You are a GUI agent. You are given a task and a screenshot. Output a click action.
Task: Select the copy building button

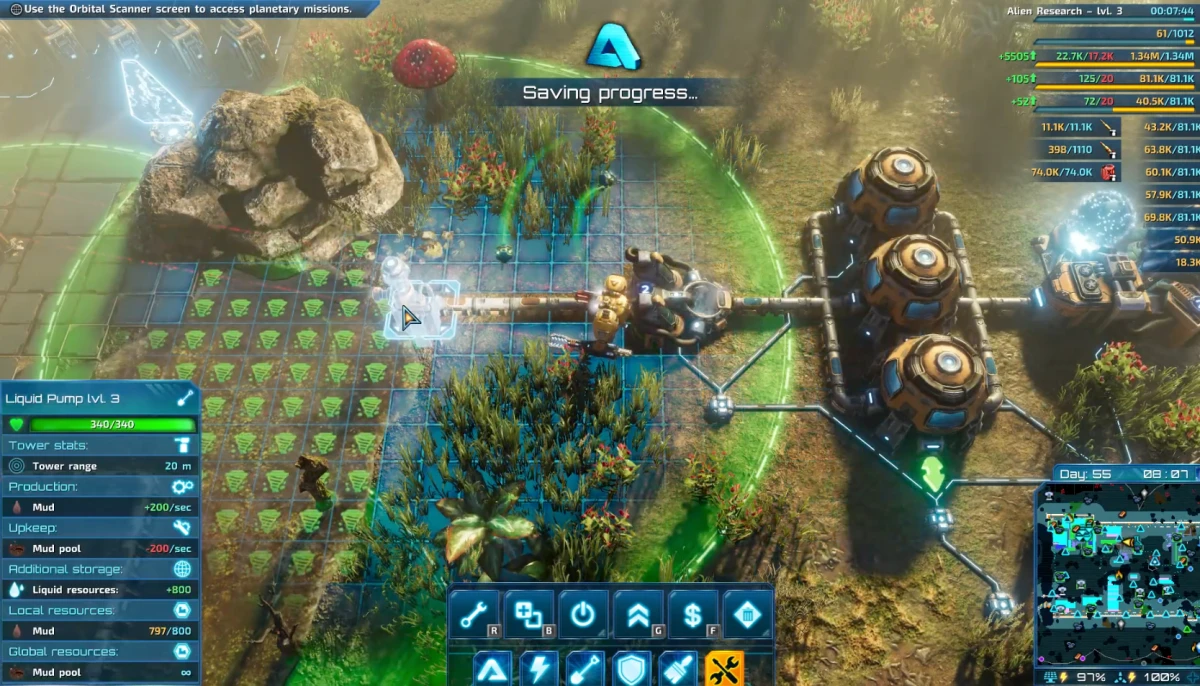click(528, 615)
